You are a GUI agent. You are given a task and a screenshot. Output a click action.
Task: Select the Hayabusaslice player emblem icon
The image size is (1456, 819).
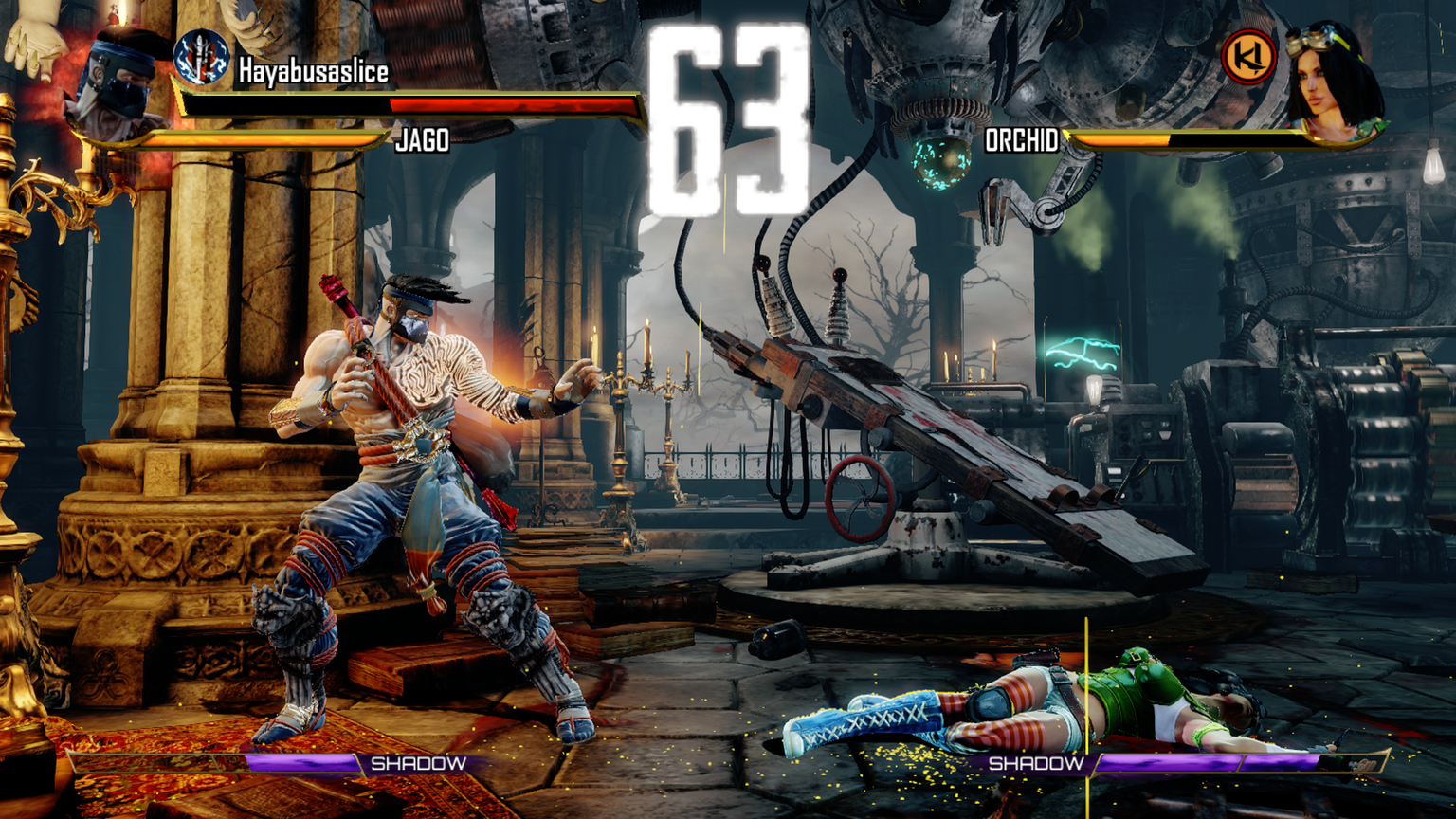[201, 57]
